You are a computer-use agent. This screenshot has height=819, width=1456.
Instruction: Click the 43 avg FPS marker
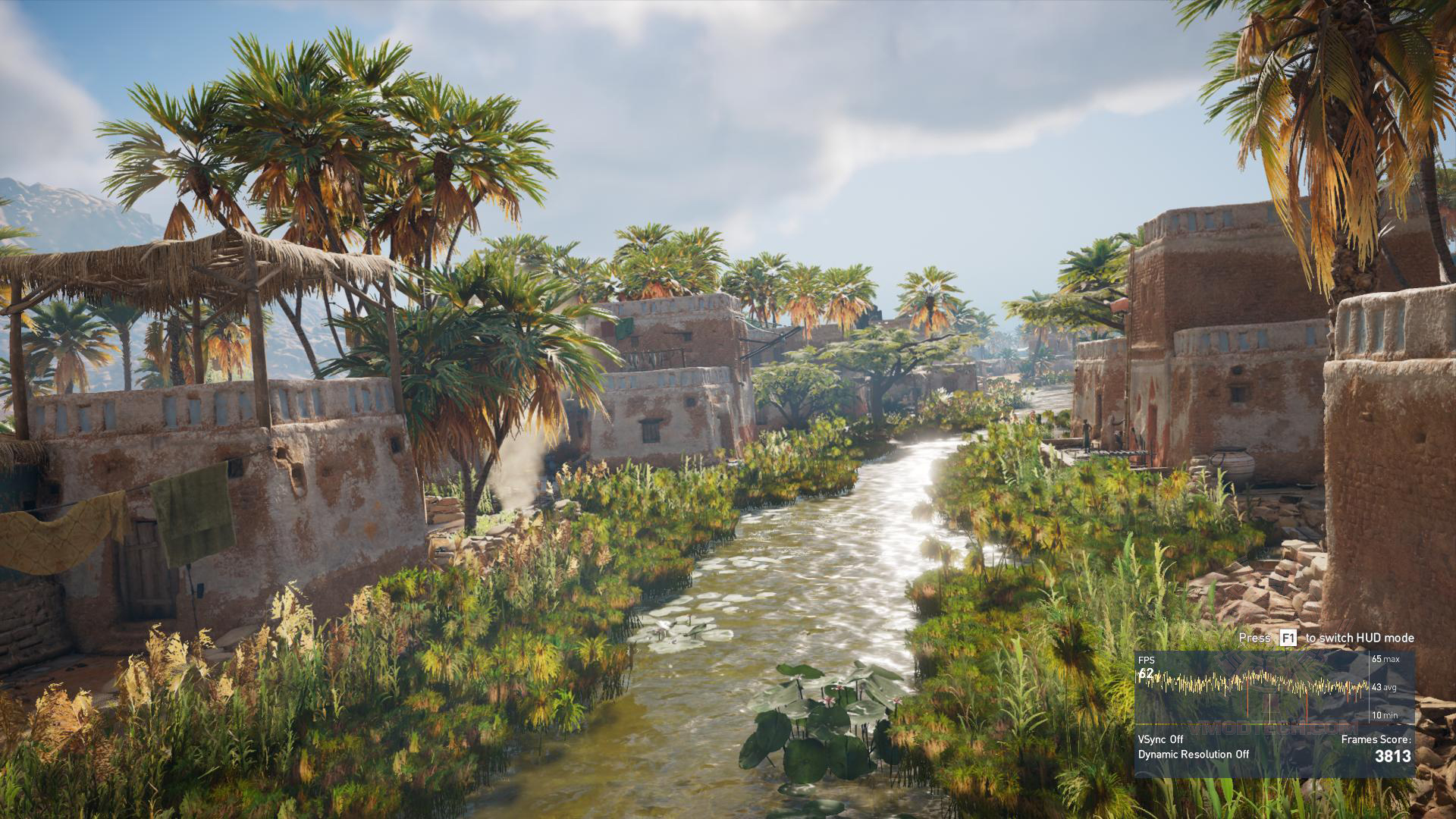click(x=1385, y=687)
